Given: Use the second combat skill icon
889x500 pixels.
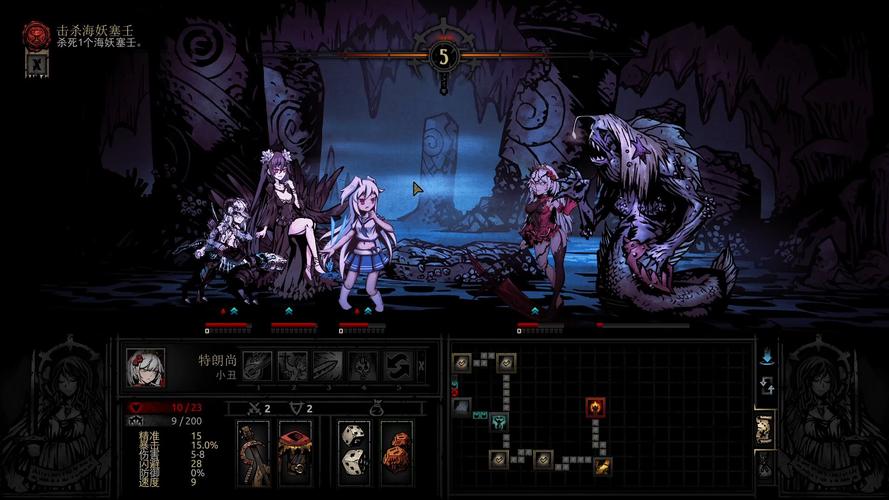Looking at the screenshot, I should tap(292, 366).
